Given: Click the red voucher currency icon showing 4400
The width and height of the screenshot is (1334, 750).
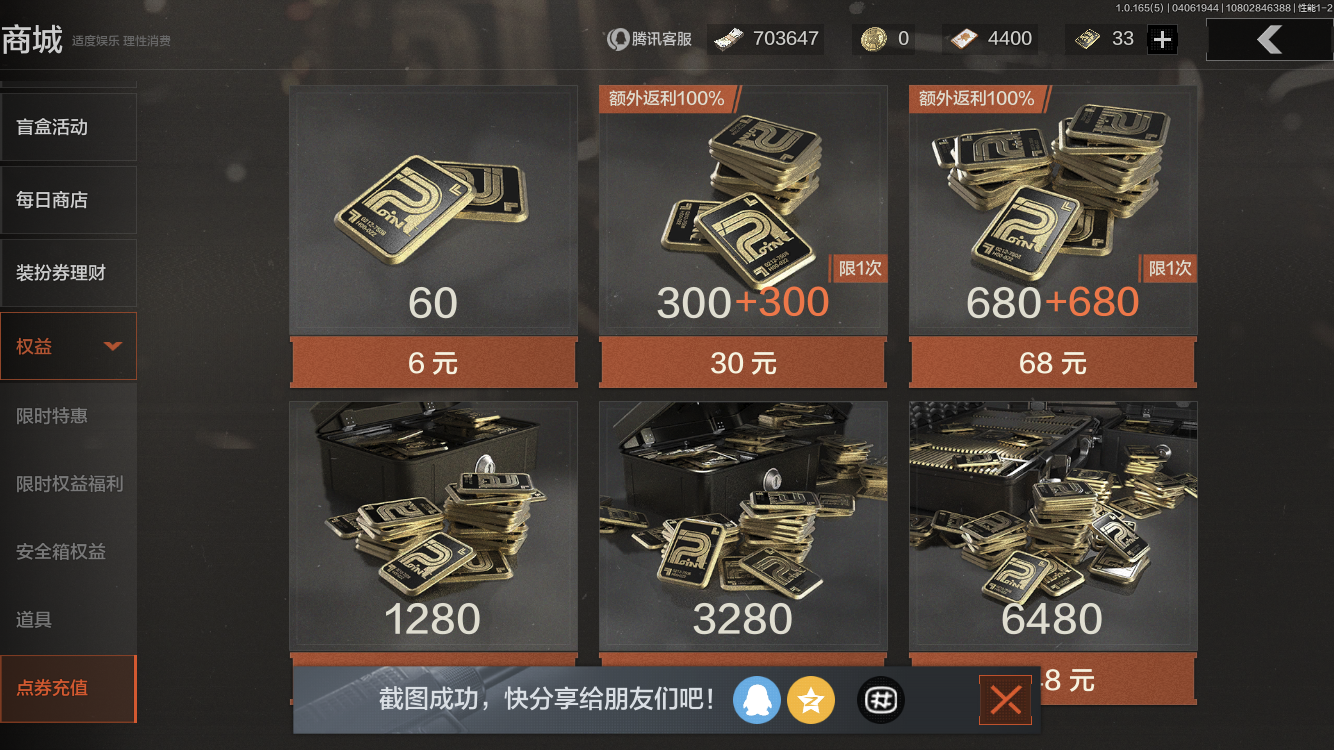Looking at the screenshot, I should (x=965, y=38).
